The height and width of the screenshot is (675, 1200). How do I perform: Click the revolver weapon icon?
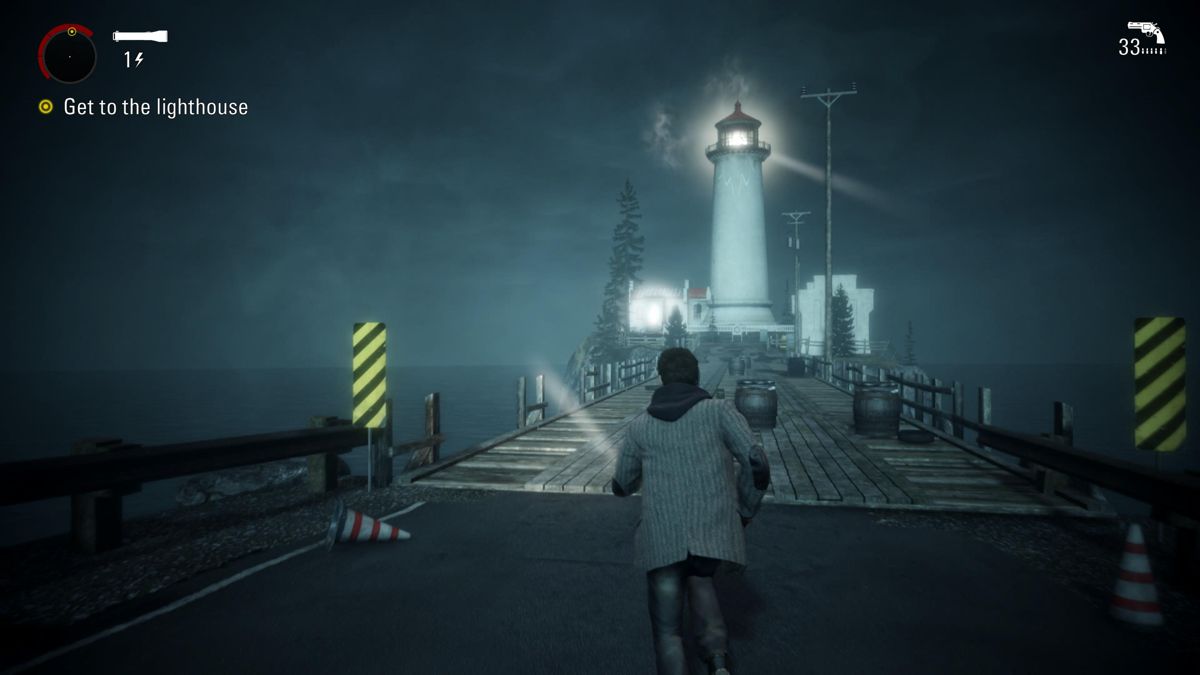1146,30
